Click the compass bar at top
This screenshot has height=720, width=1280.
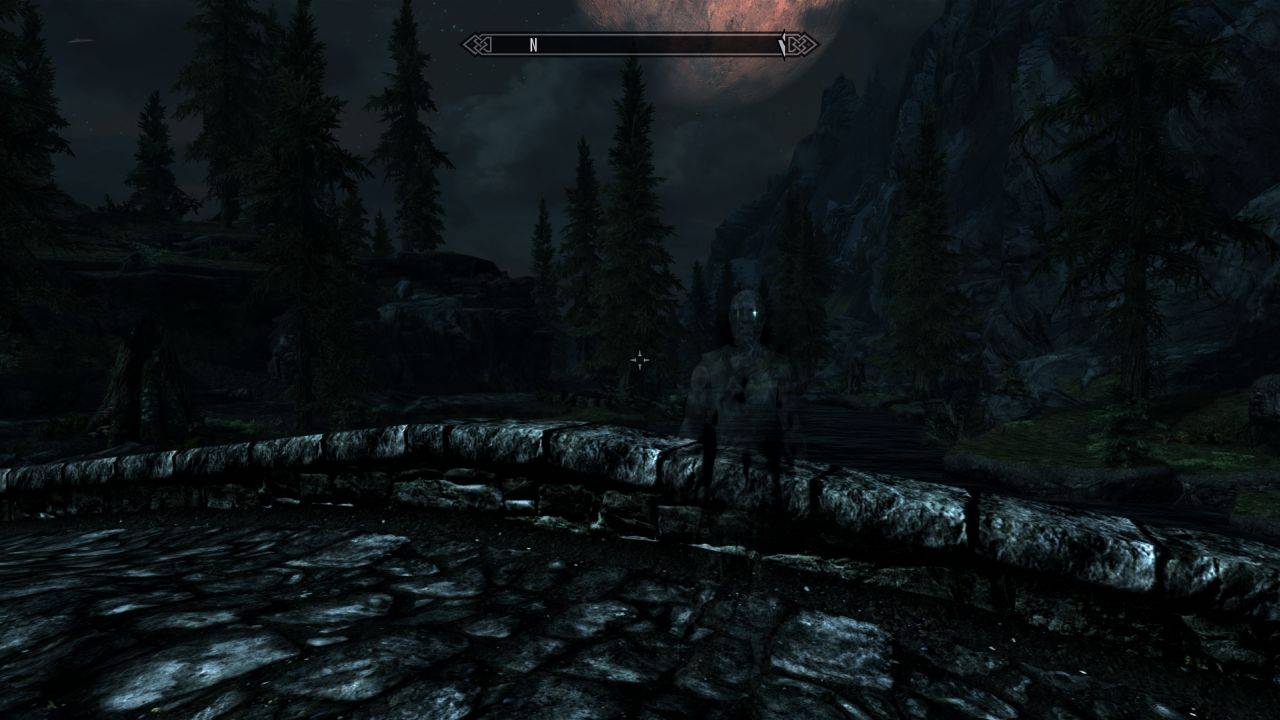coord(640,45)
